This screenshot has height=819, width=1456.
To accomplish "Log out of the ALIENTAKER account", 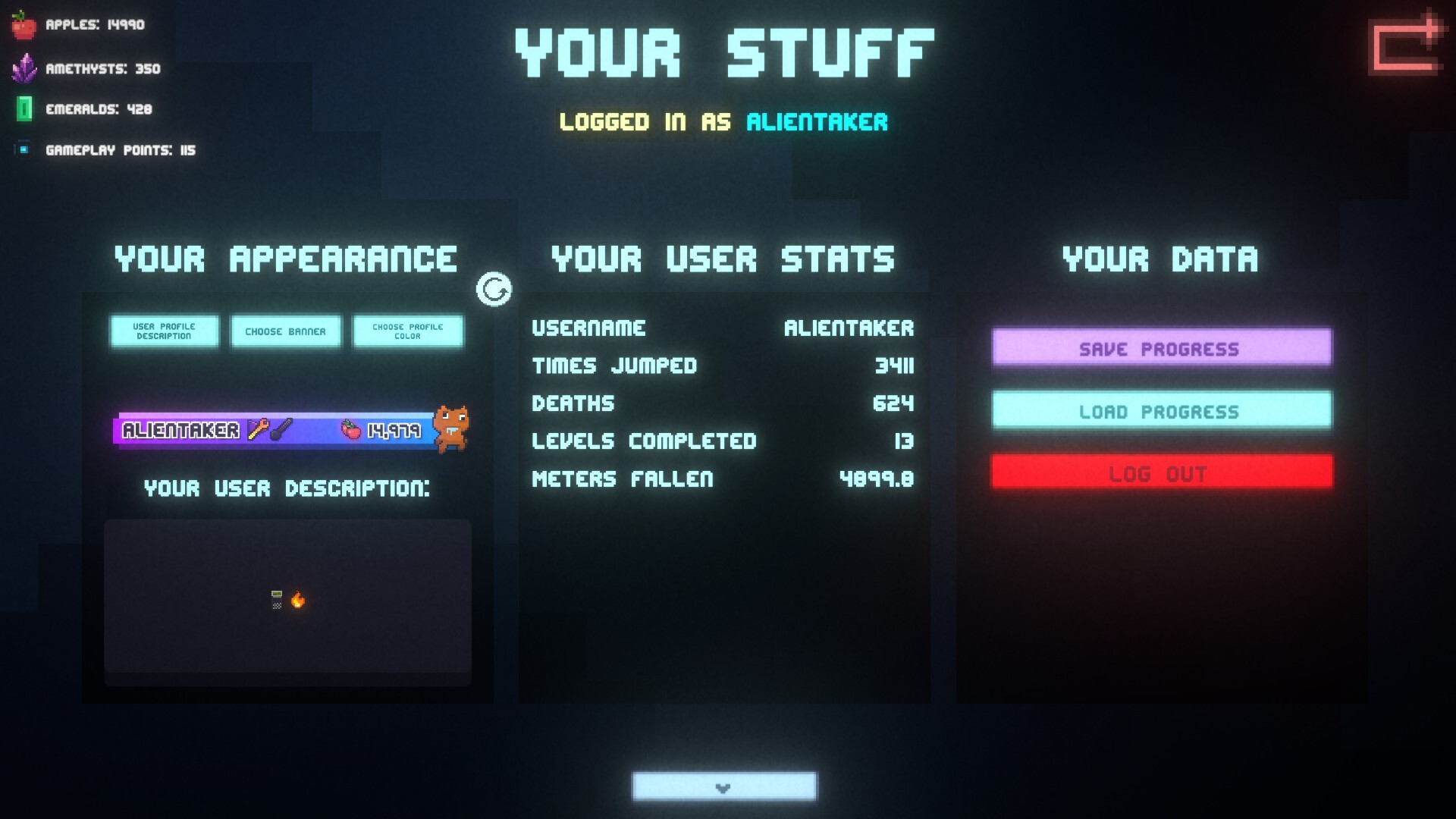I will [x=1160, y=472].
